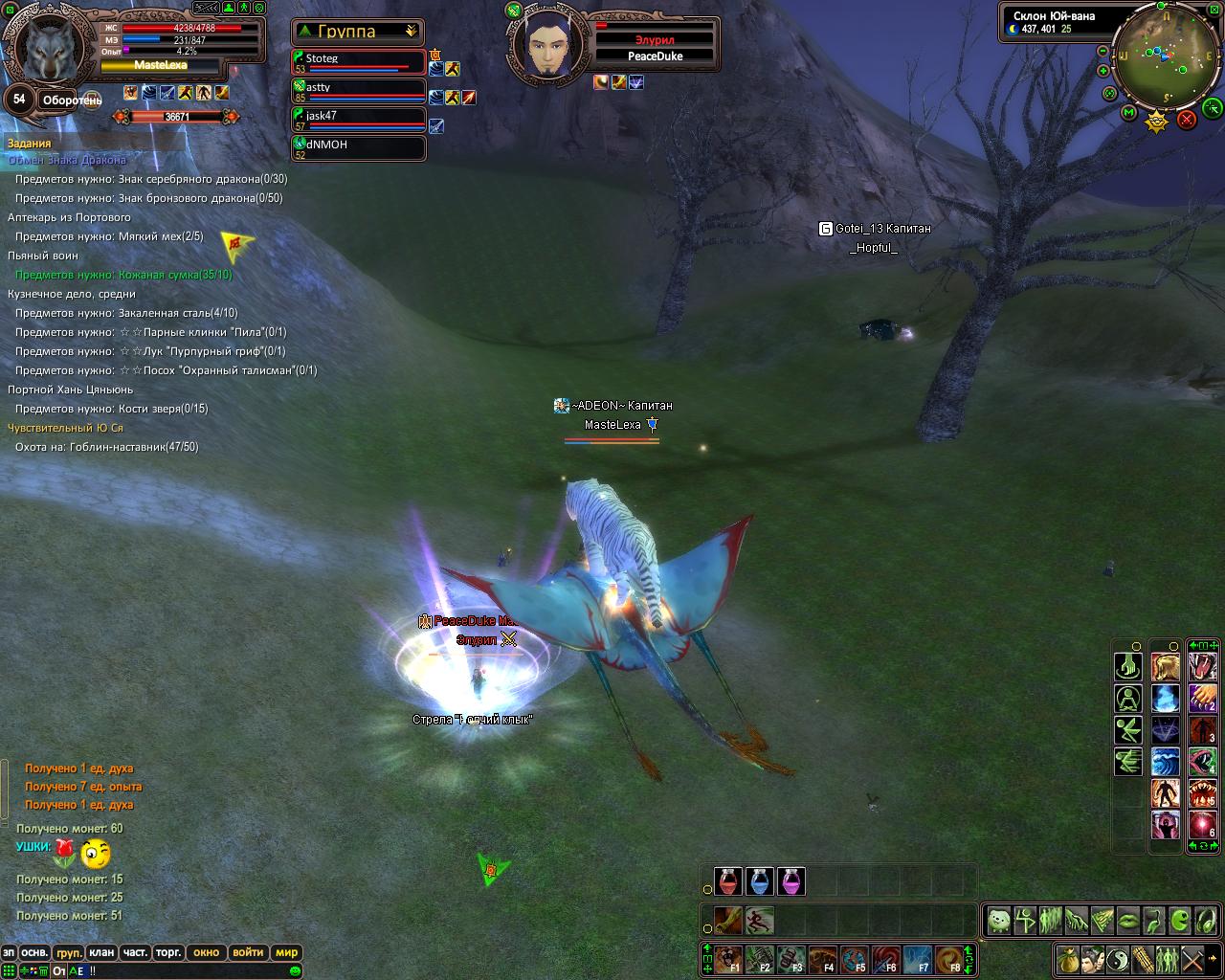Activate the F1 hotbar skill
This screenshot has height=980, width=1225.
(x=731, y=959)
